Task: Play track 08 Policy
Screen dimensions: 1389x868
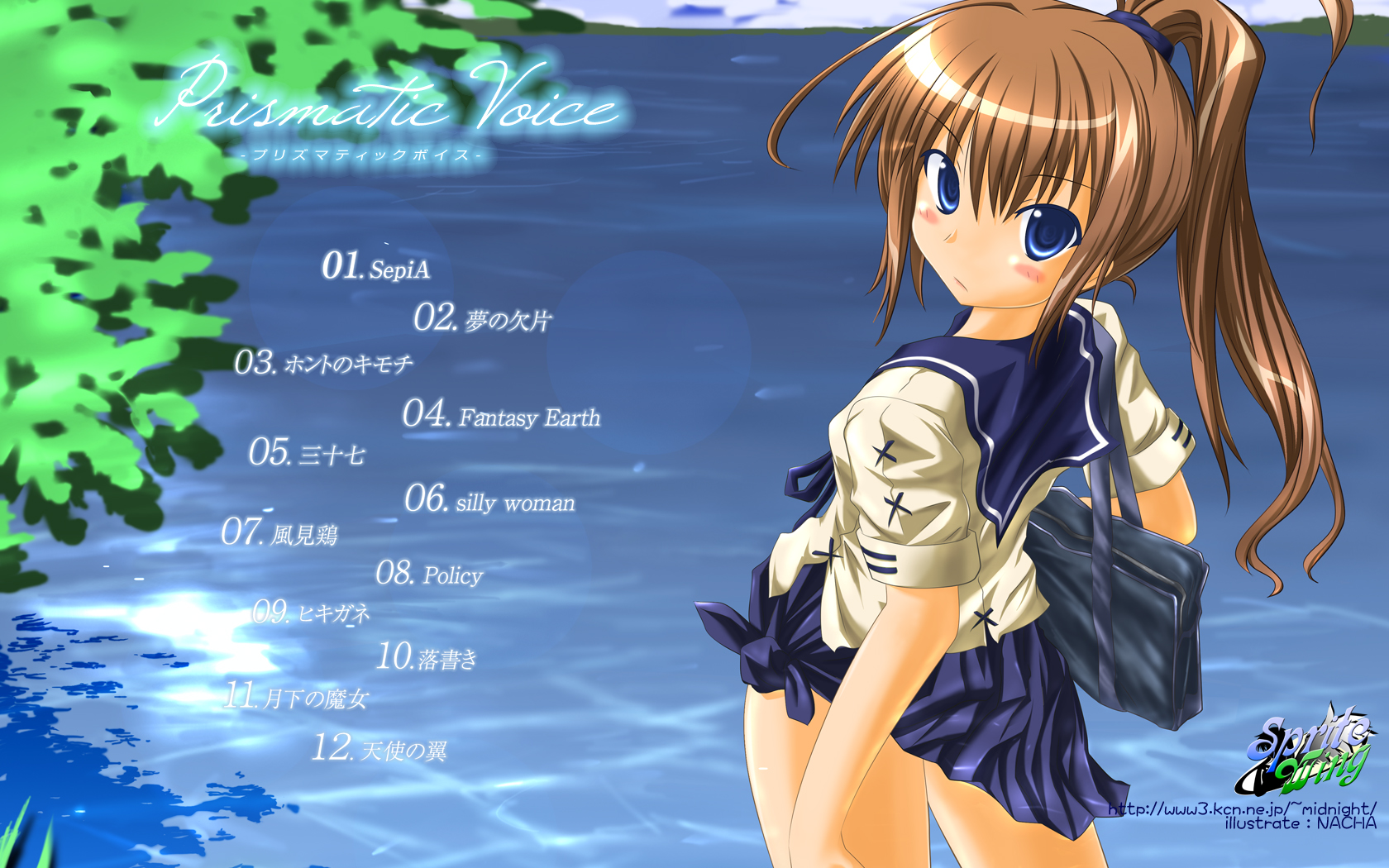Action: [429, 573]
